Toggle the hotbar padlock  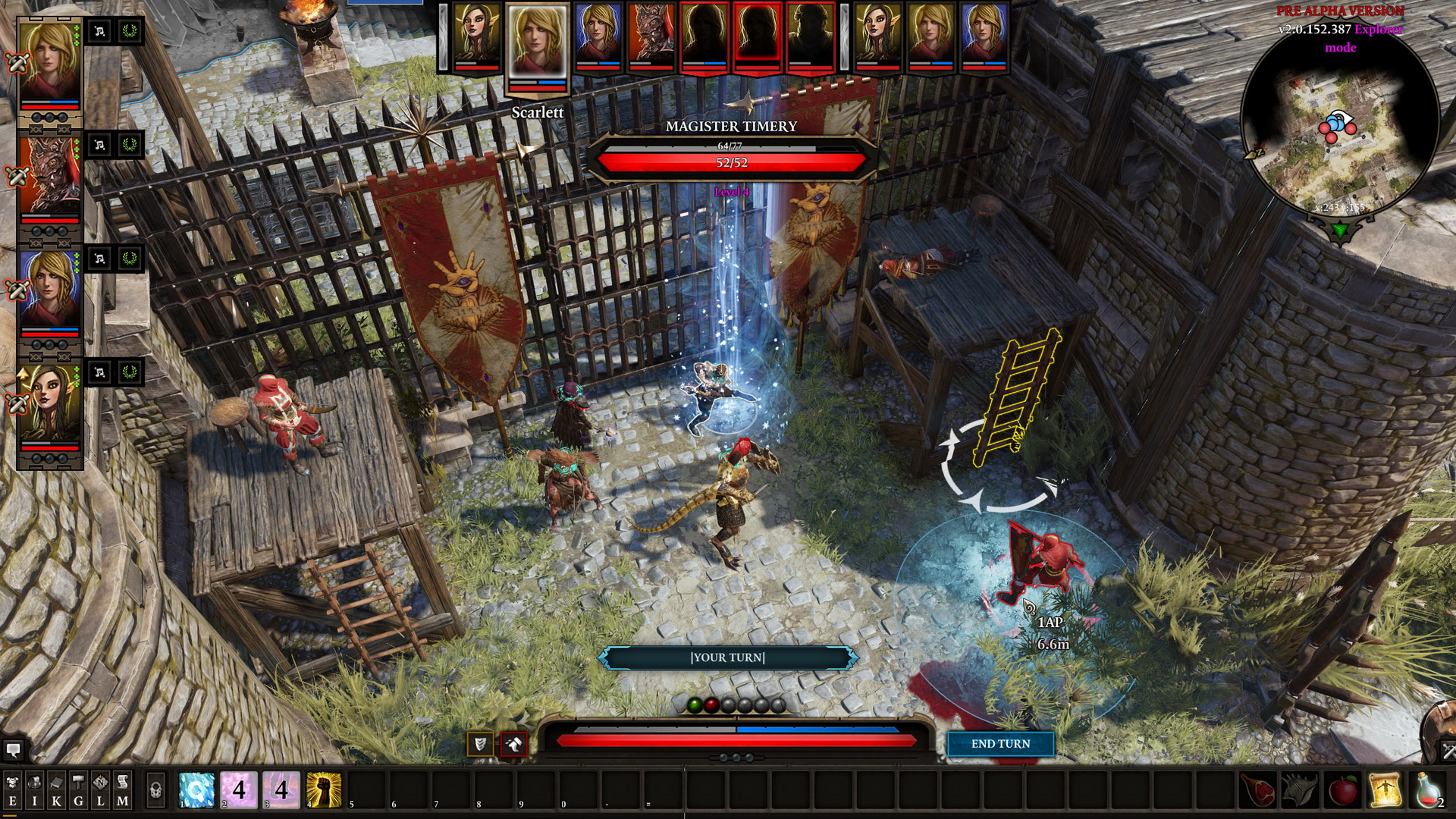155,790
